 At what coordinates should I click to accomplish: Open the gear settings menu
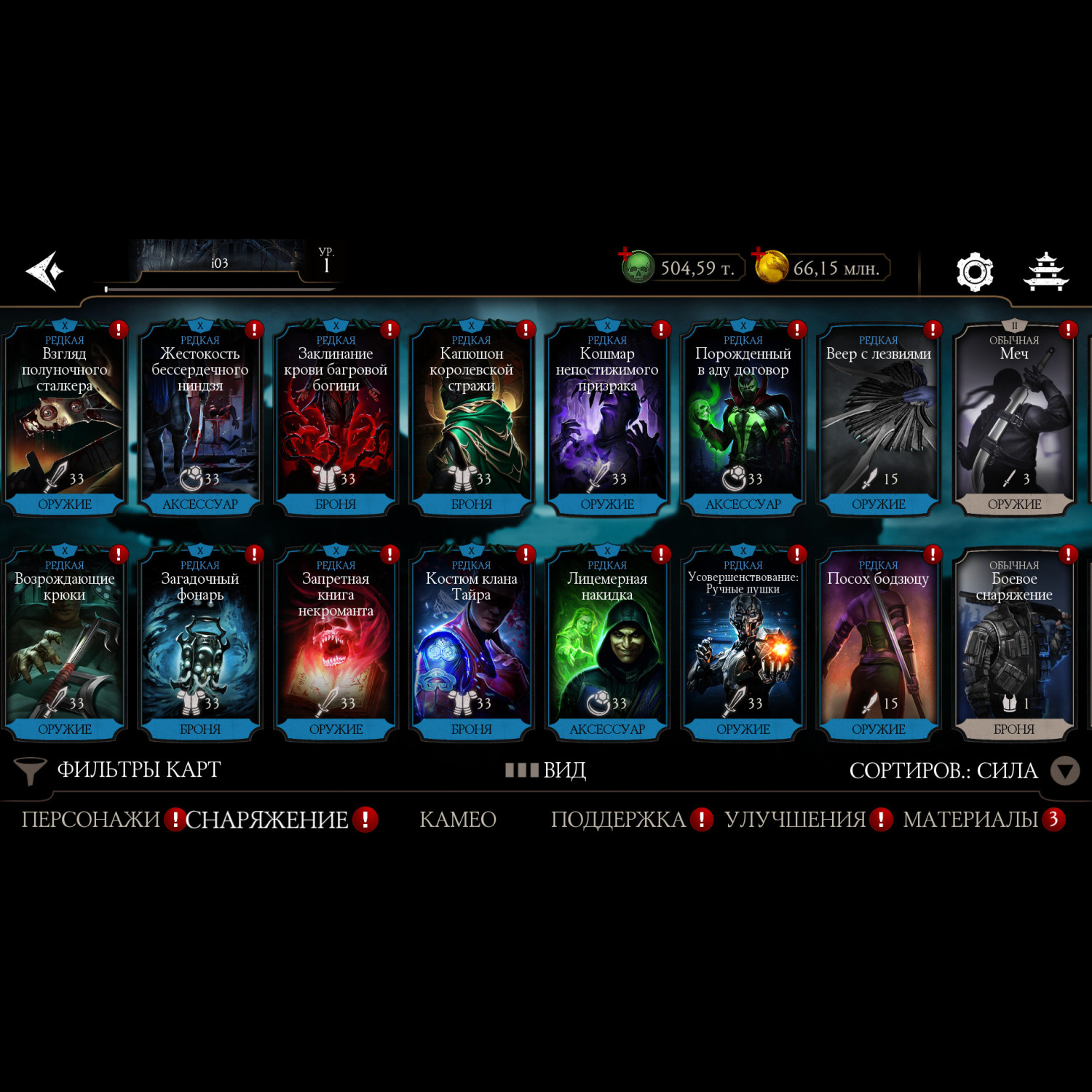pyautogui.click(x=974, y=272)
